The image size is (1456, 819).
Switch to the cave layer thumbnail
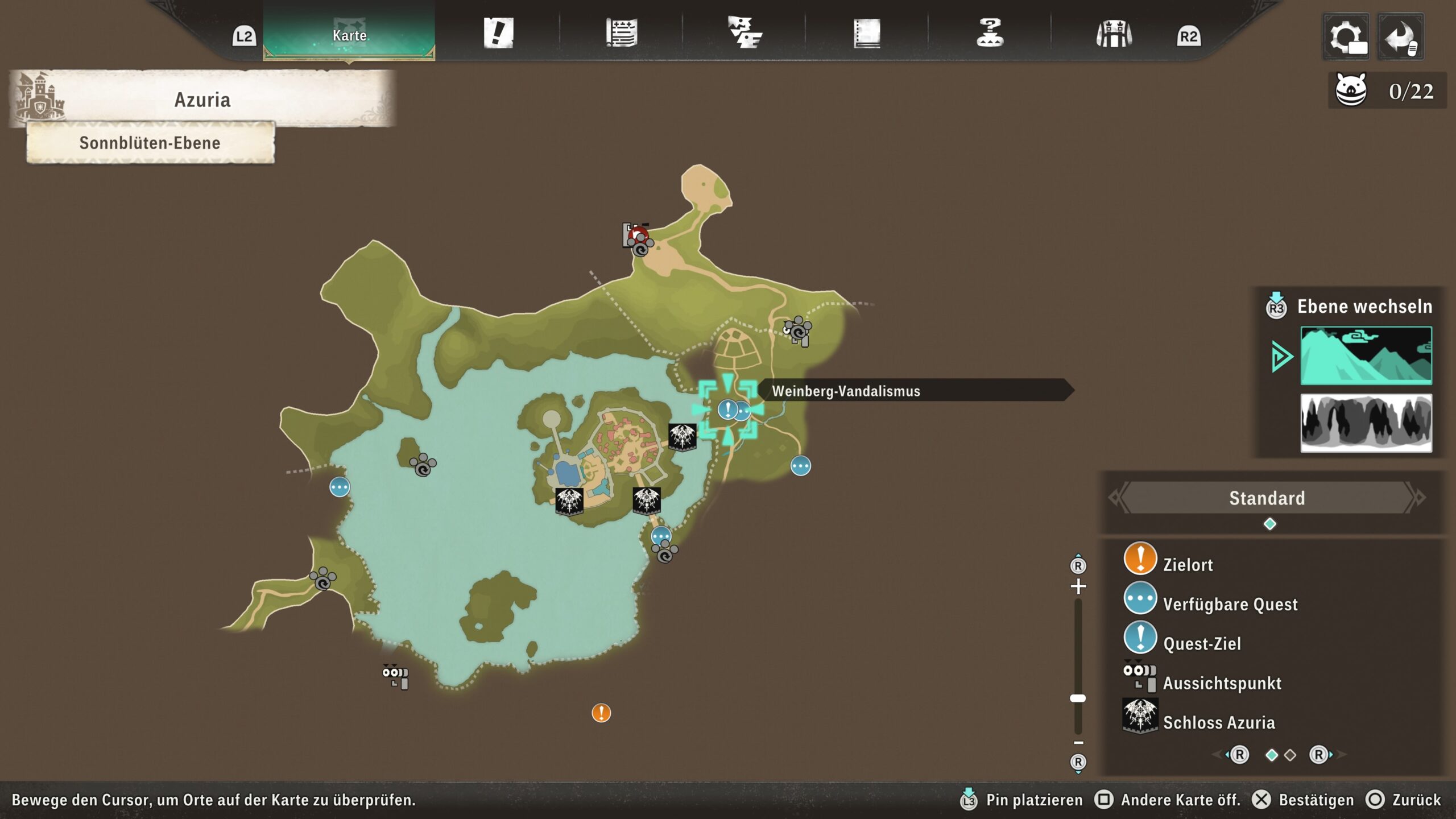click(1366, 423)
